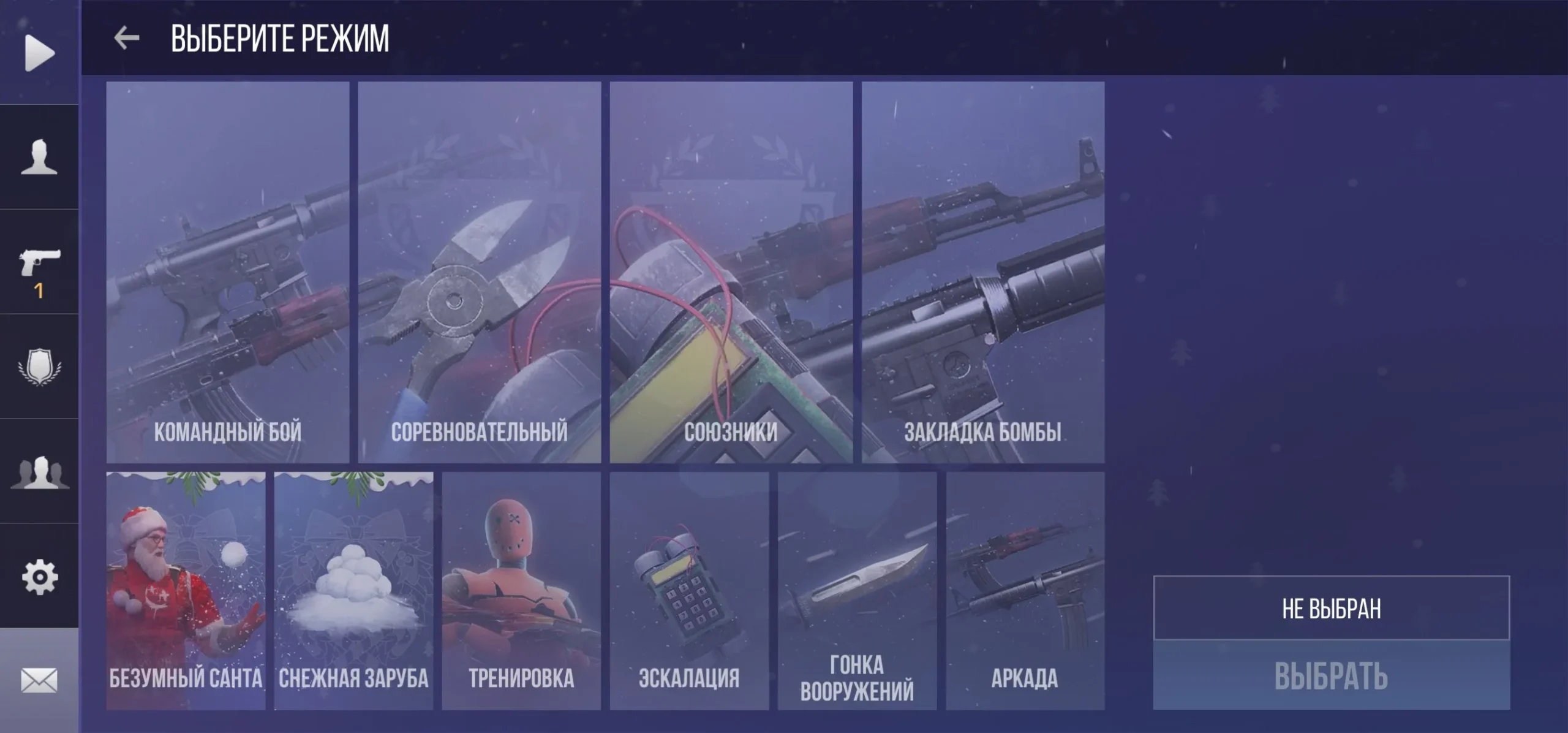Open the friends group icon
Viewport: 1568px width, 733px height.
[x=39, y=472]
